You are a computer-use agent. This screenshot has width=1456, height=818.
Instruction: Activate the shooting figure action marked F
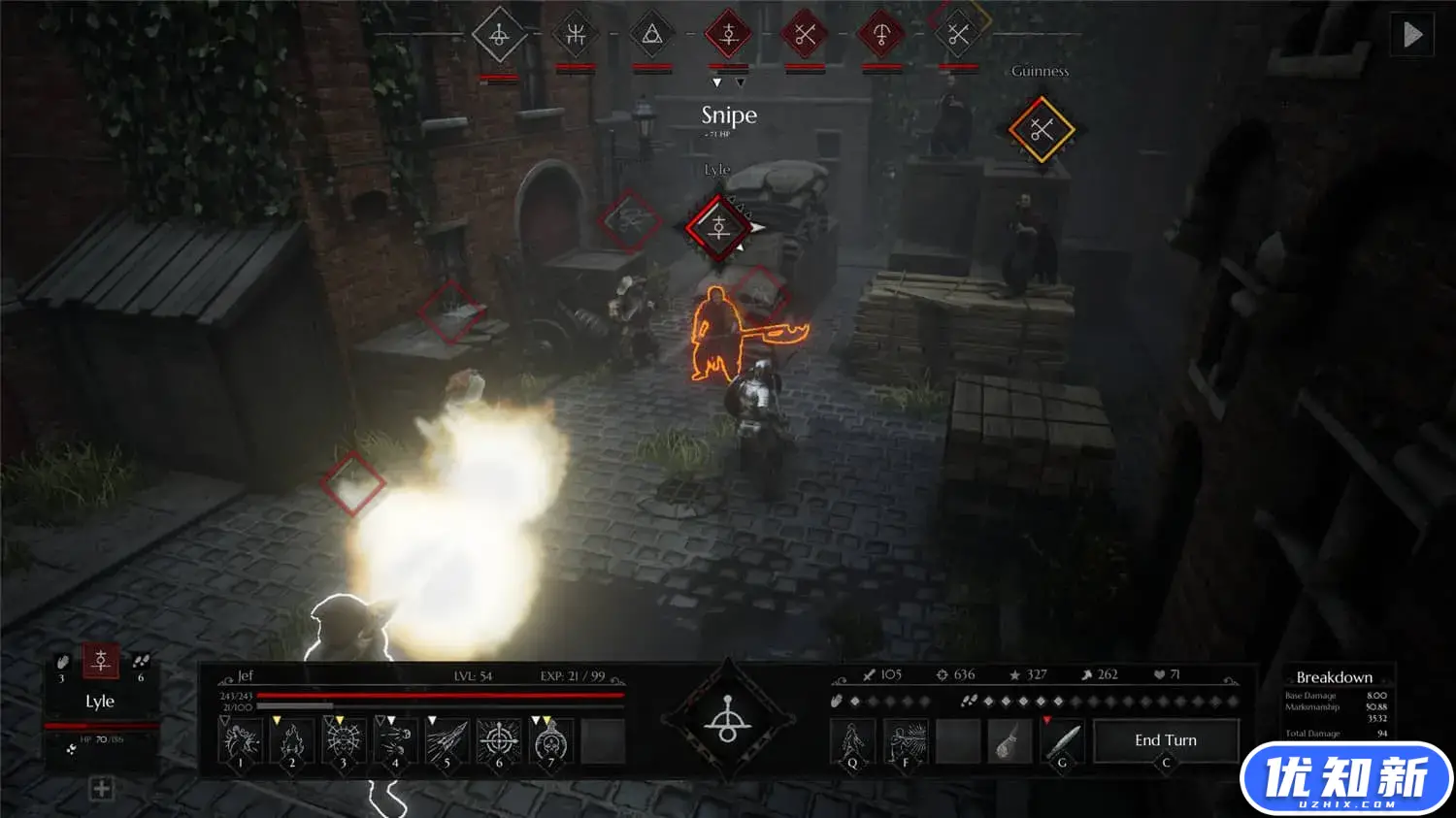pyautogui.click(x=905, y=742)
